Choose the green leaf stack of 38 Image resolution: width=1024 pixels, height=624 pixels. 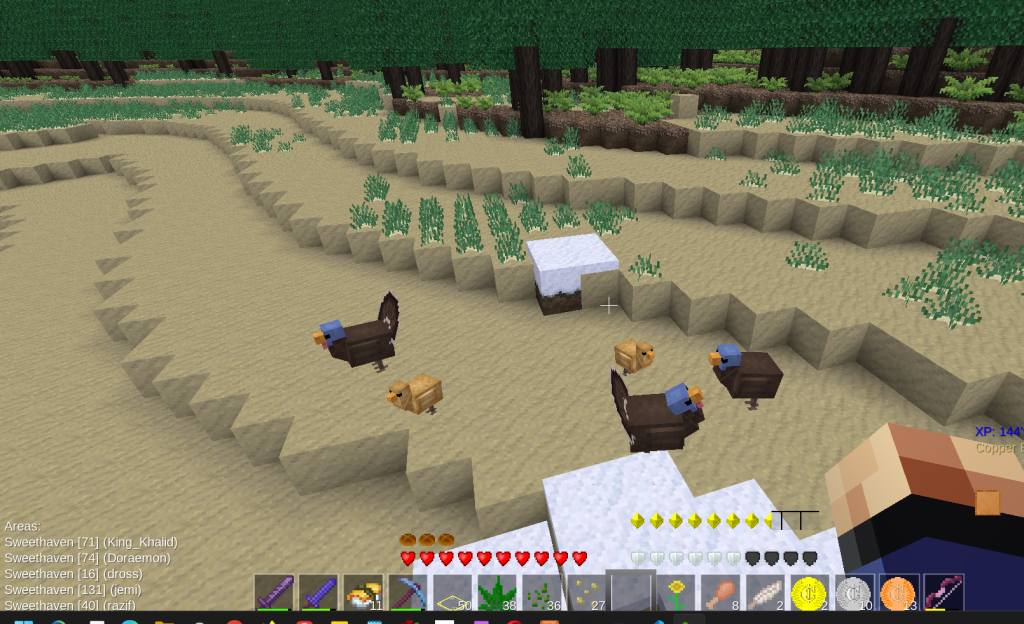click(x=497, y=593)
